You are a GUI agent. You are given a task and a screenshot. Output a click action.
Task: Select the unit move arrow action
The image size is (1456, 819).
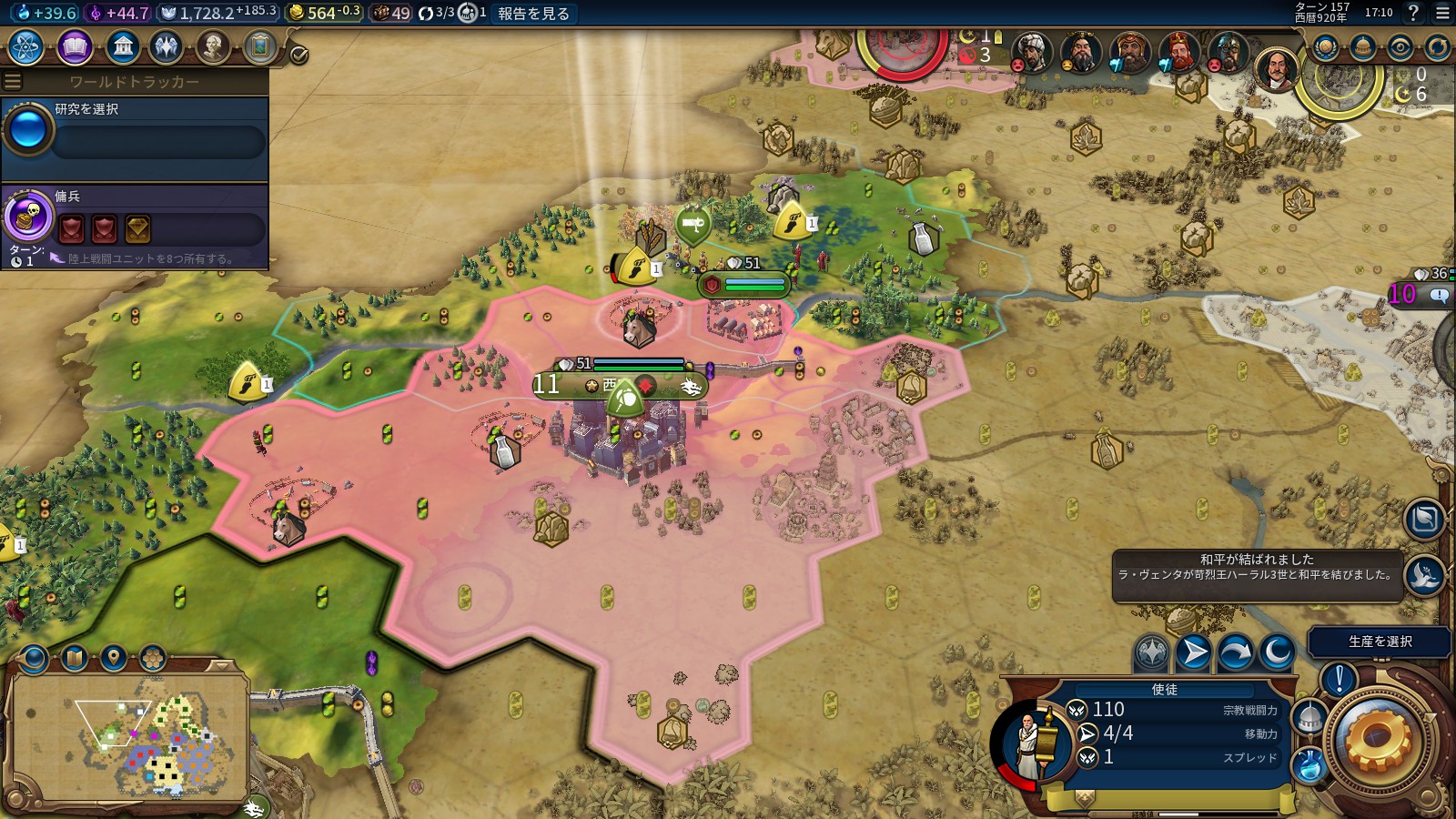click(x=1193, y=652)
